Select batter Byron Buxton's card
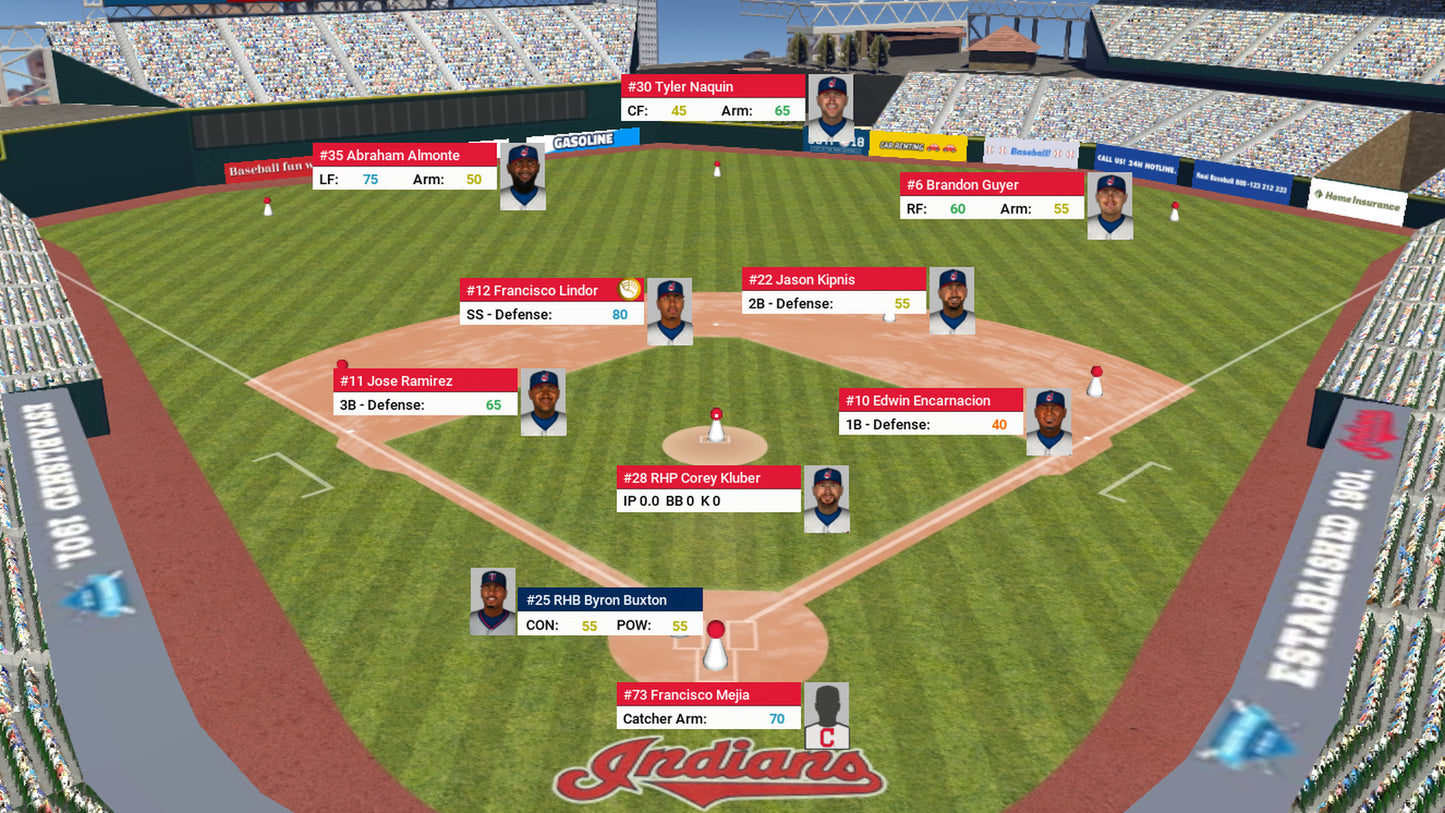This screenshot has height=813, width=1445. [x=610, y=612]
